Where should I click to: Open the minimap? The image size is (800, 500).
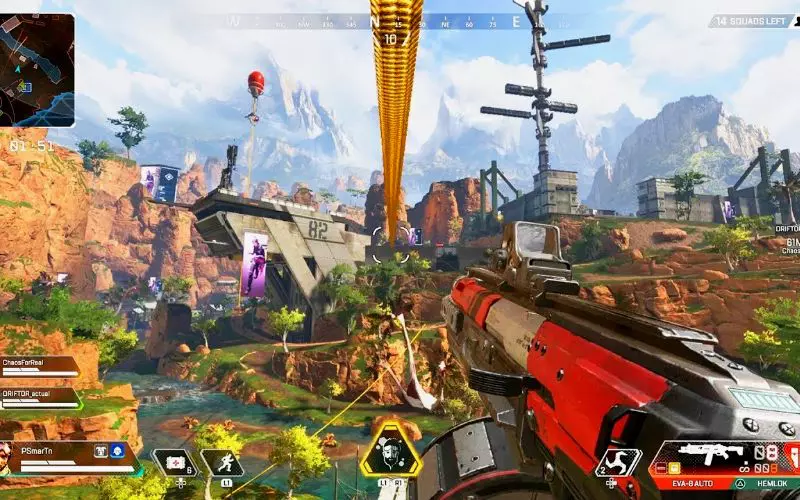click(37, 69)
